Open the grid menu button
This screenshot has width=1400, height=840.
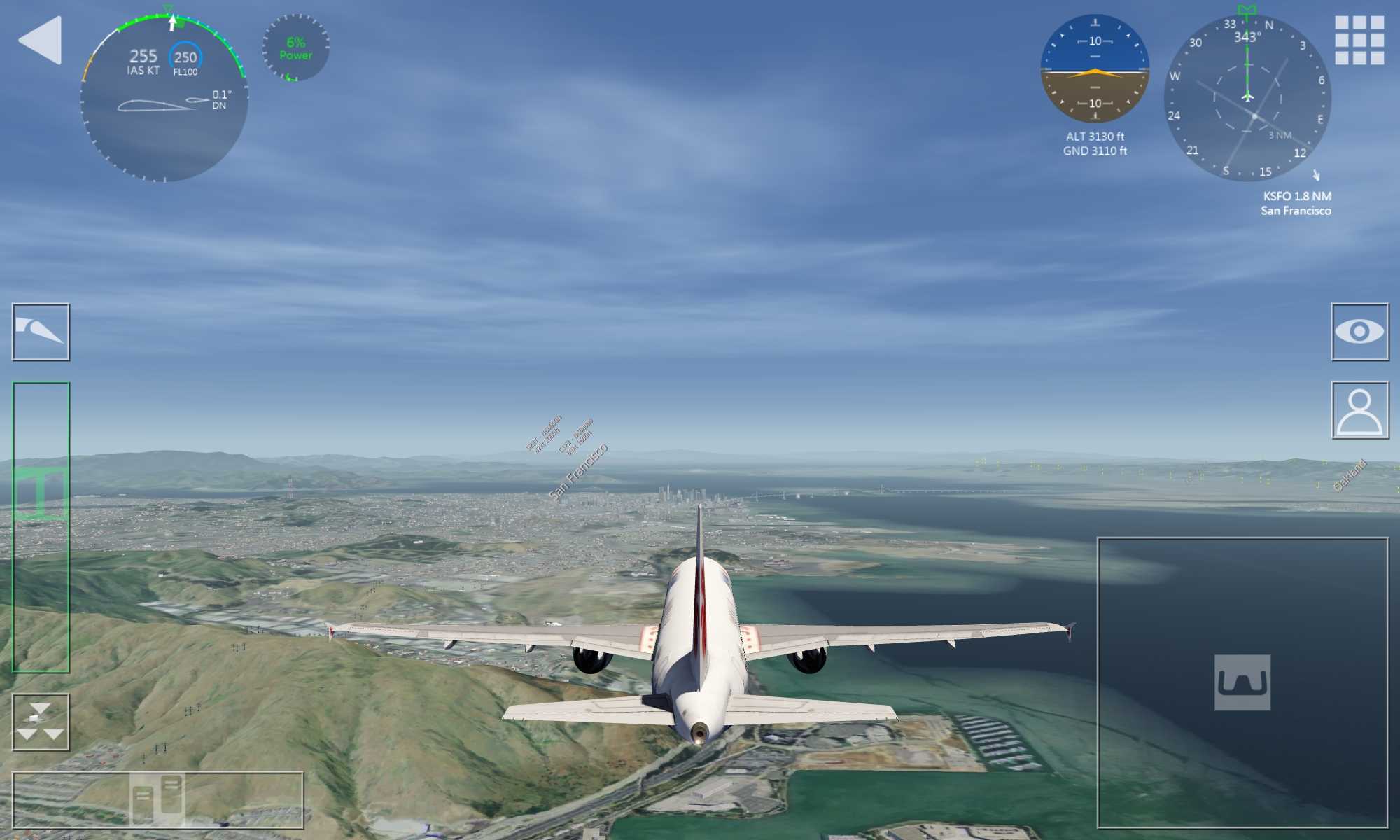(x=1359, y=41)
